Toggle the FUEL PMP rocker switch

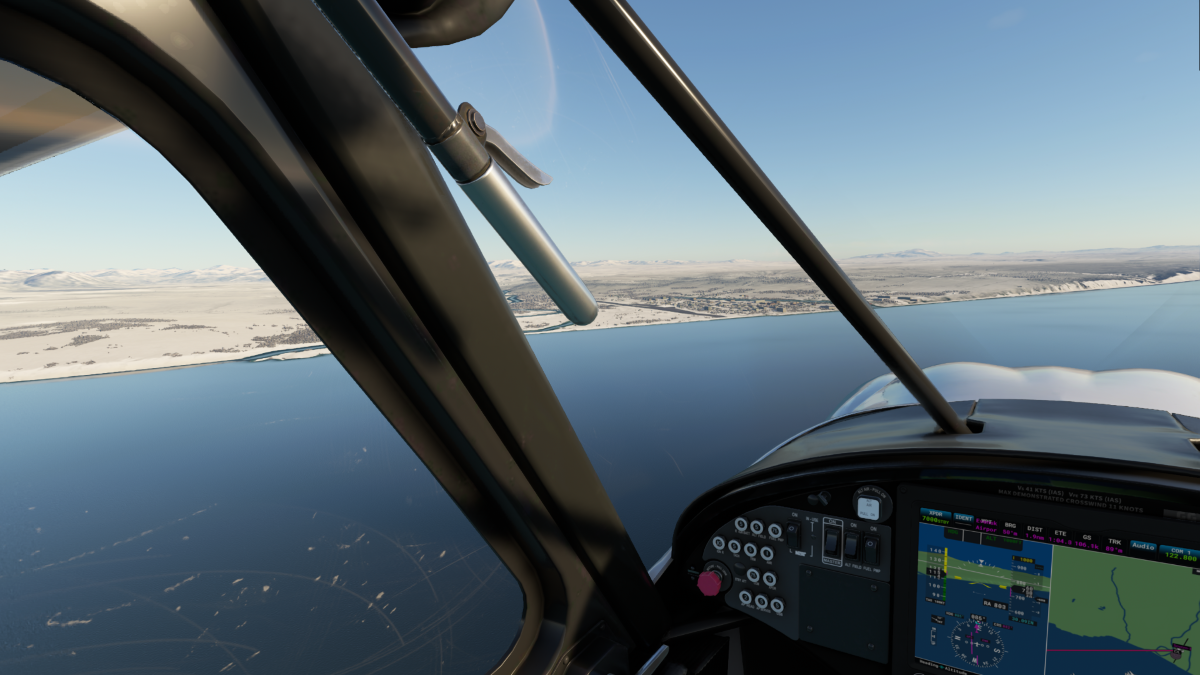(871, 548)
